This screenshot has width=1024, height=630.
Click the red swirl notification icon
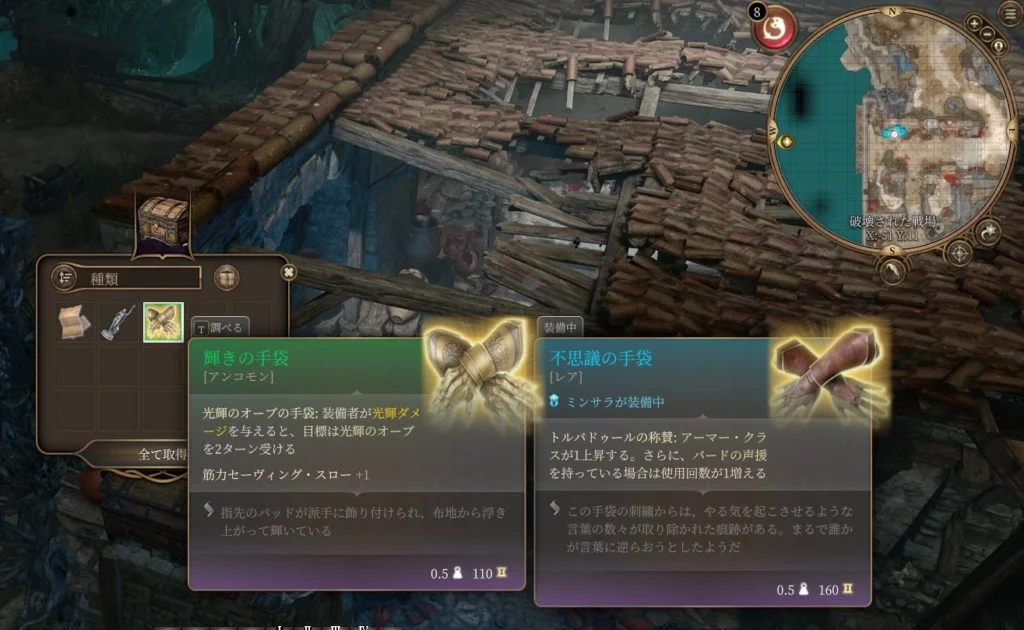pos(775,30)
